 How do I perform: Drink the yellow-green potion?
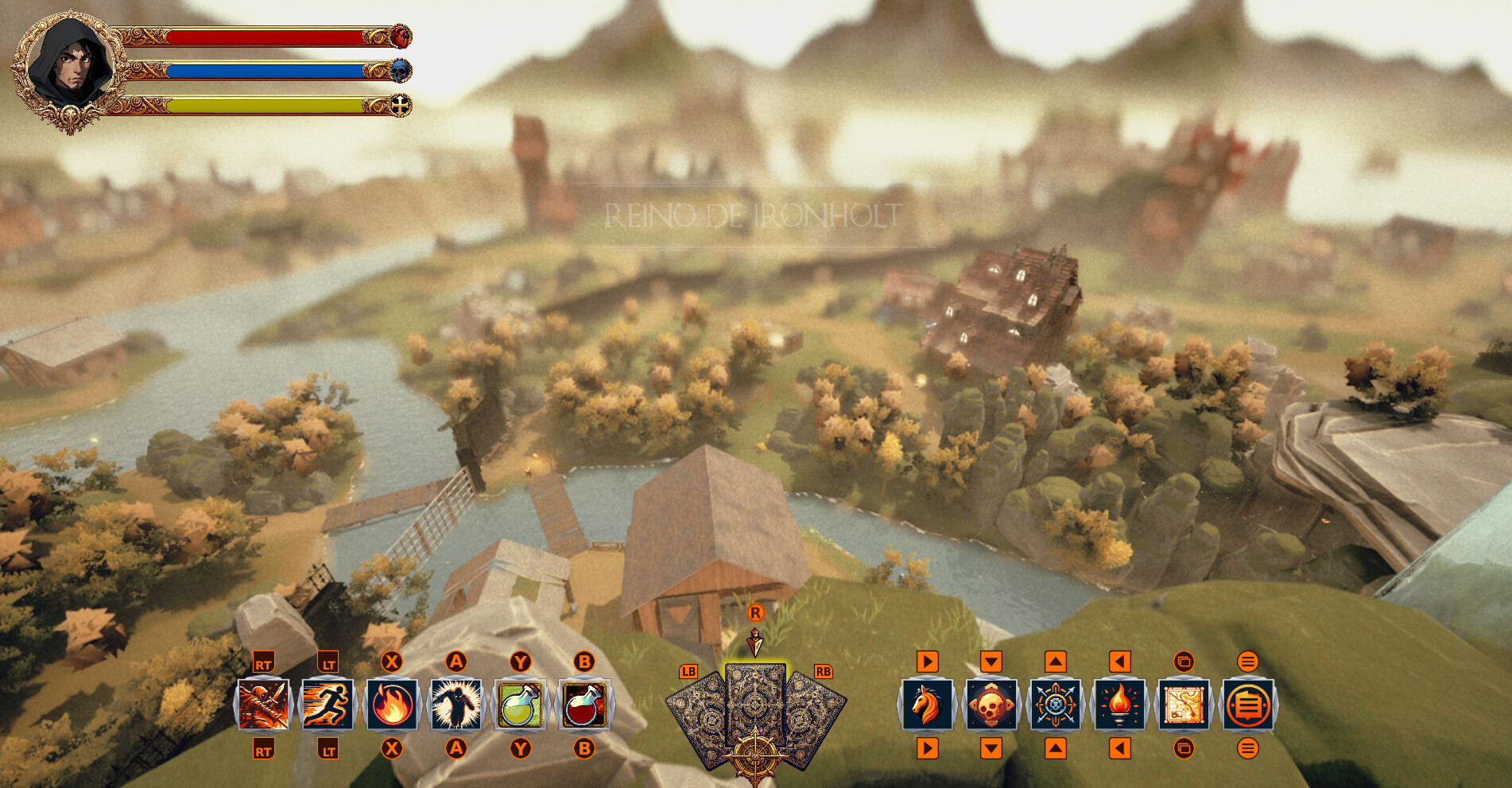[x=520, y=705]
